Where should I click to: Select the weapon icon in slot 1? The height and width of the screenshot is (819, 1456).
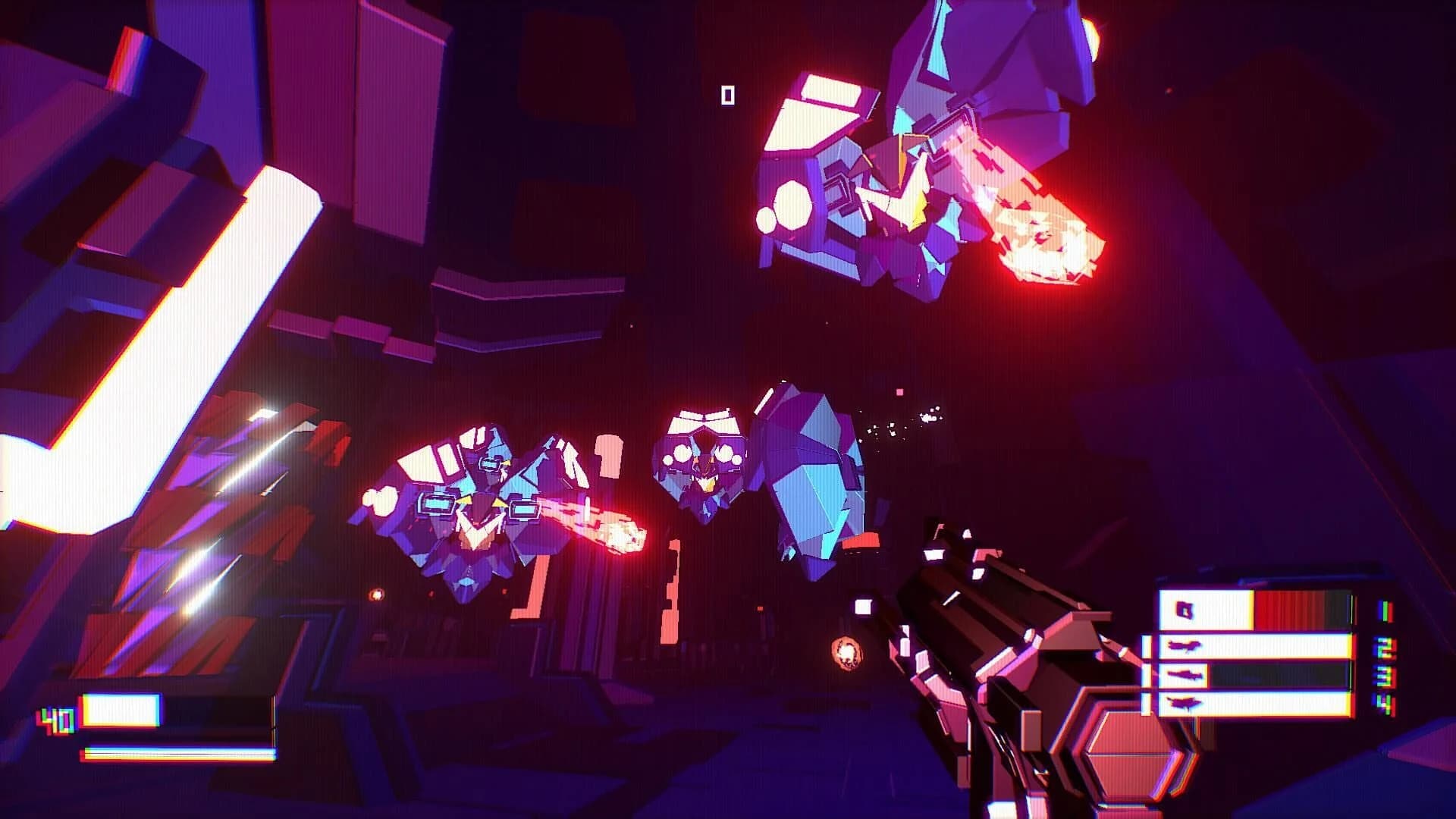coord(1184,610)
